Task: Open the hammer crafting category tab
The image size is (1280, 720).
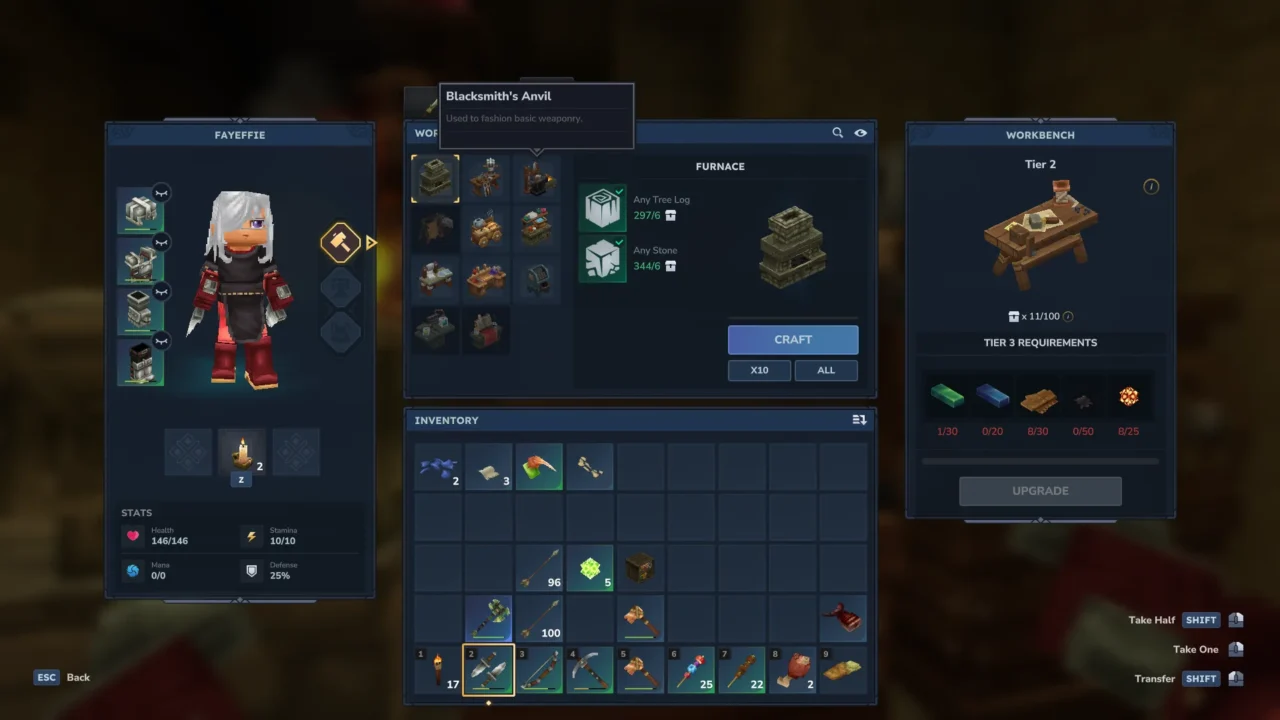Action: pos(340,242)
